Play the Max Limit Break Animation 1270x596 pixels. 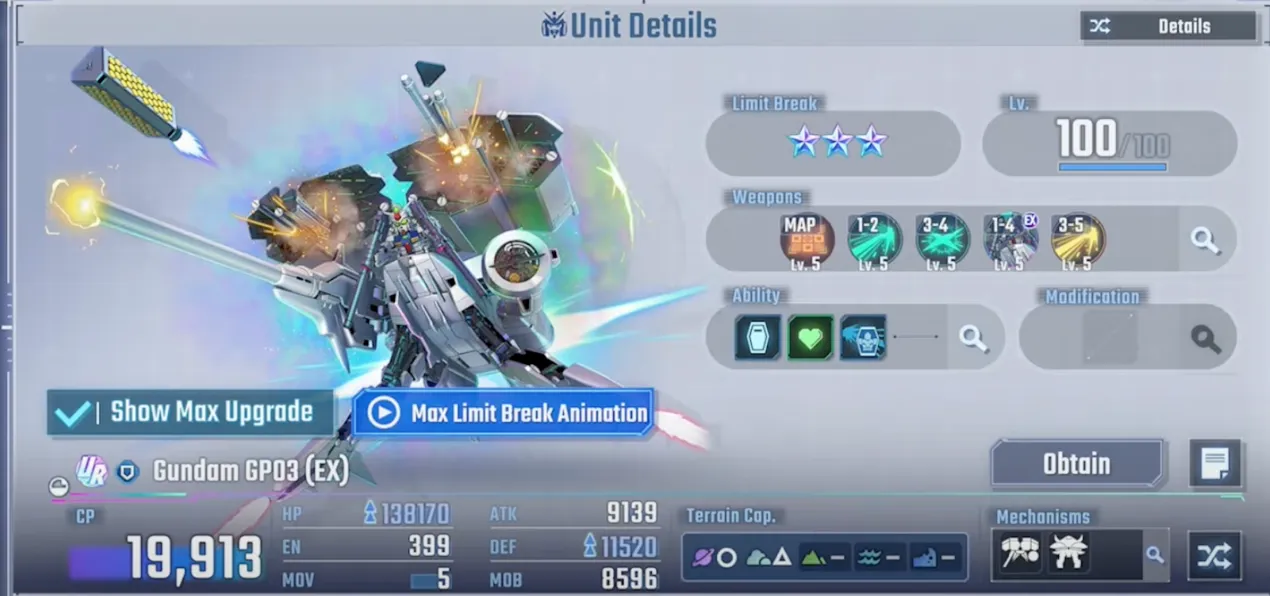(503, 413)
